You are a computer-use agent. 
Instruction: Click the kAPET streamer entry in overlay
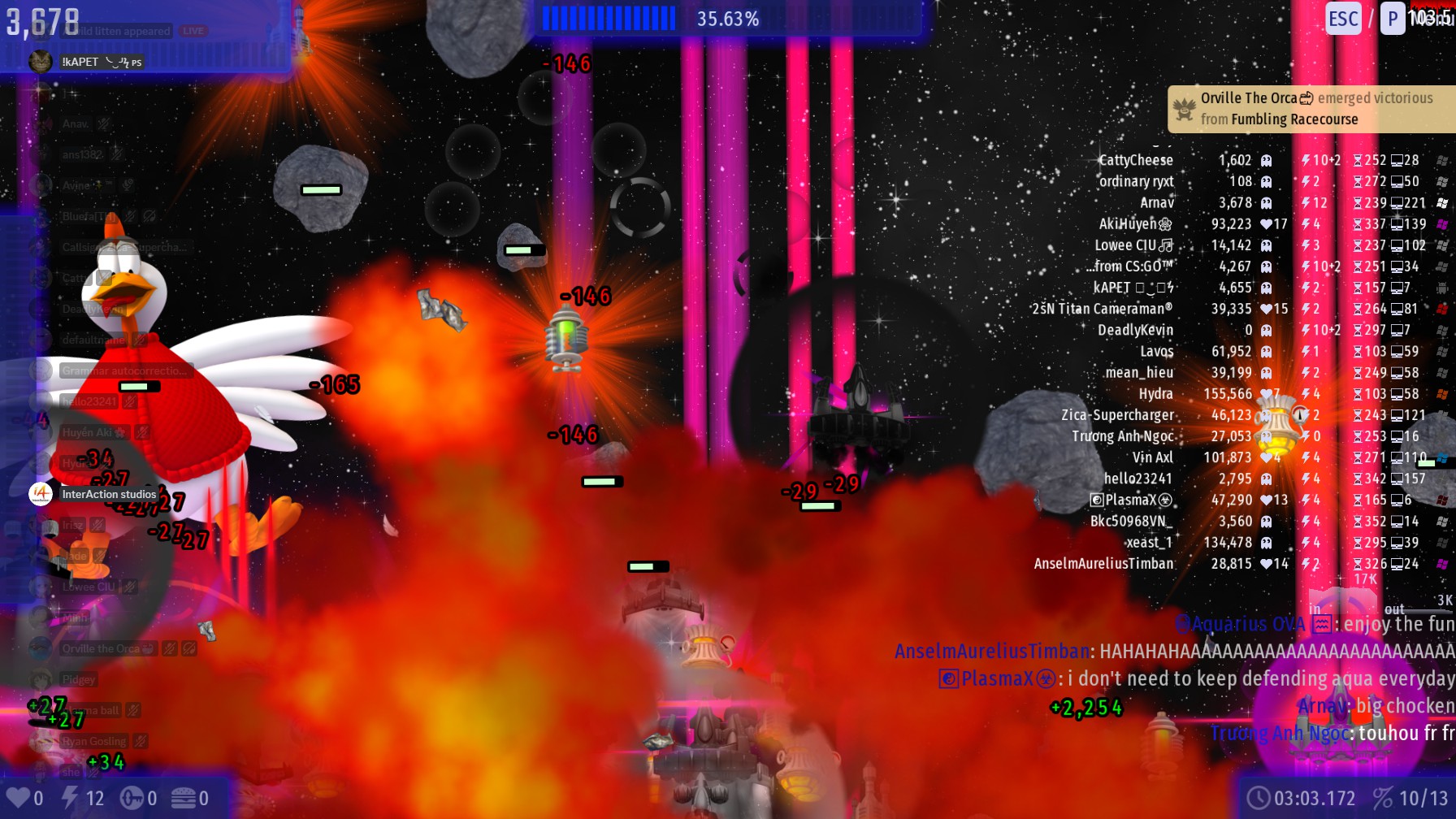[80, 62]
